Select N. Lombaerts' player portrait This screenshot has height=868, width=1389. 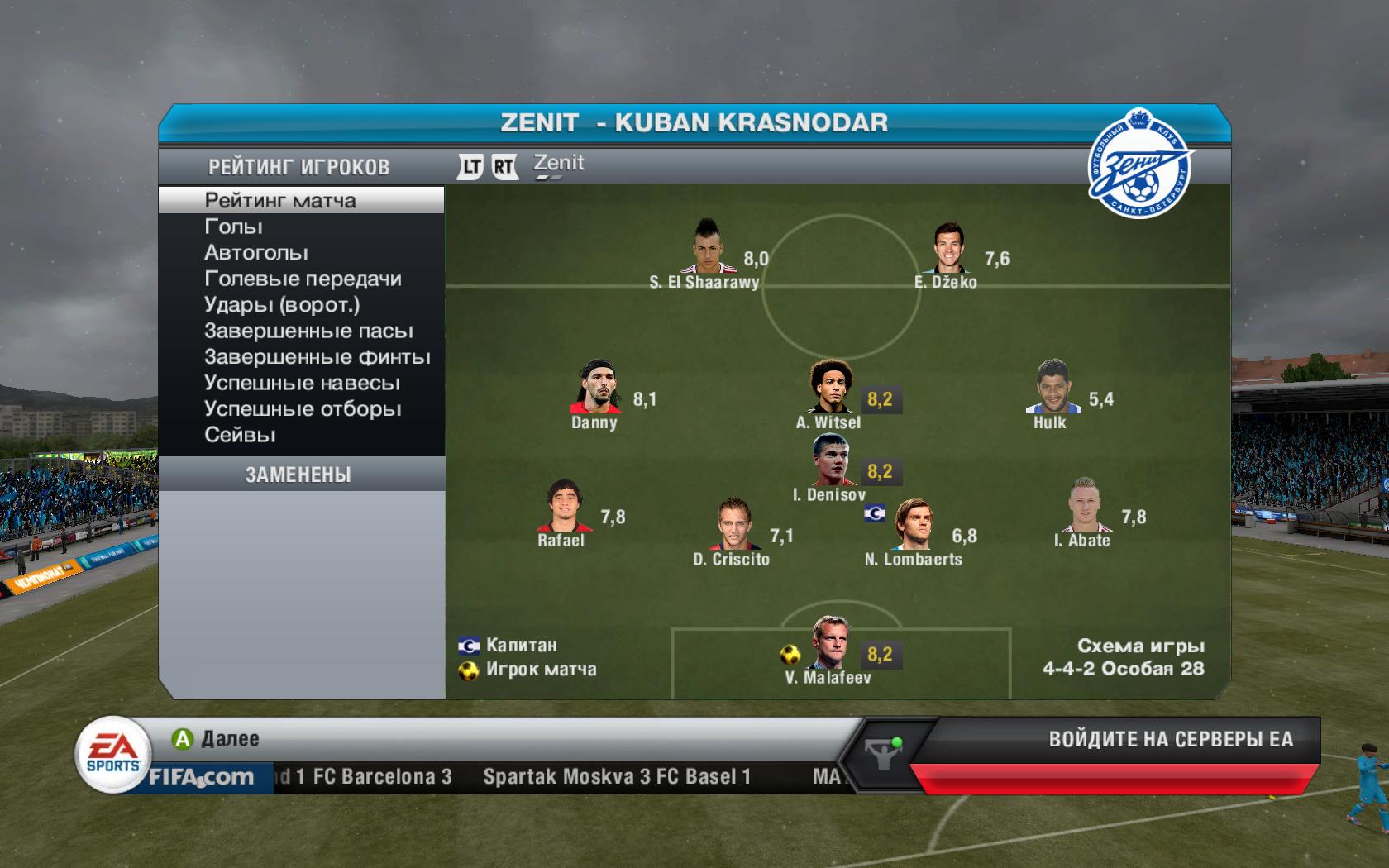[913, 524]
